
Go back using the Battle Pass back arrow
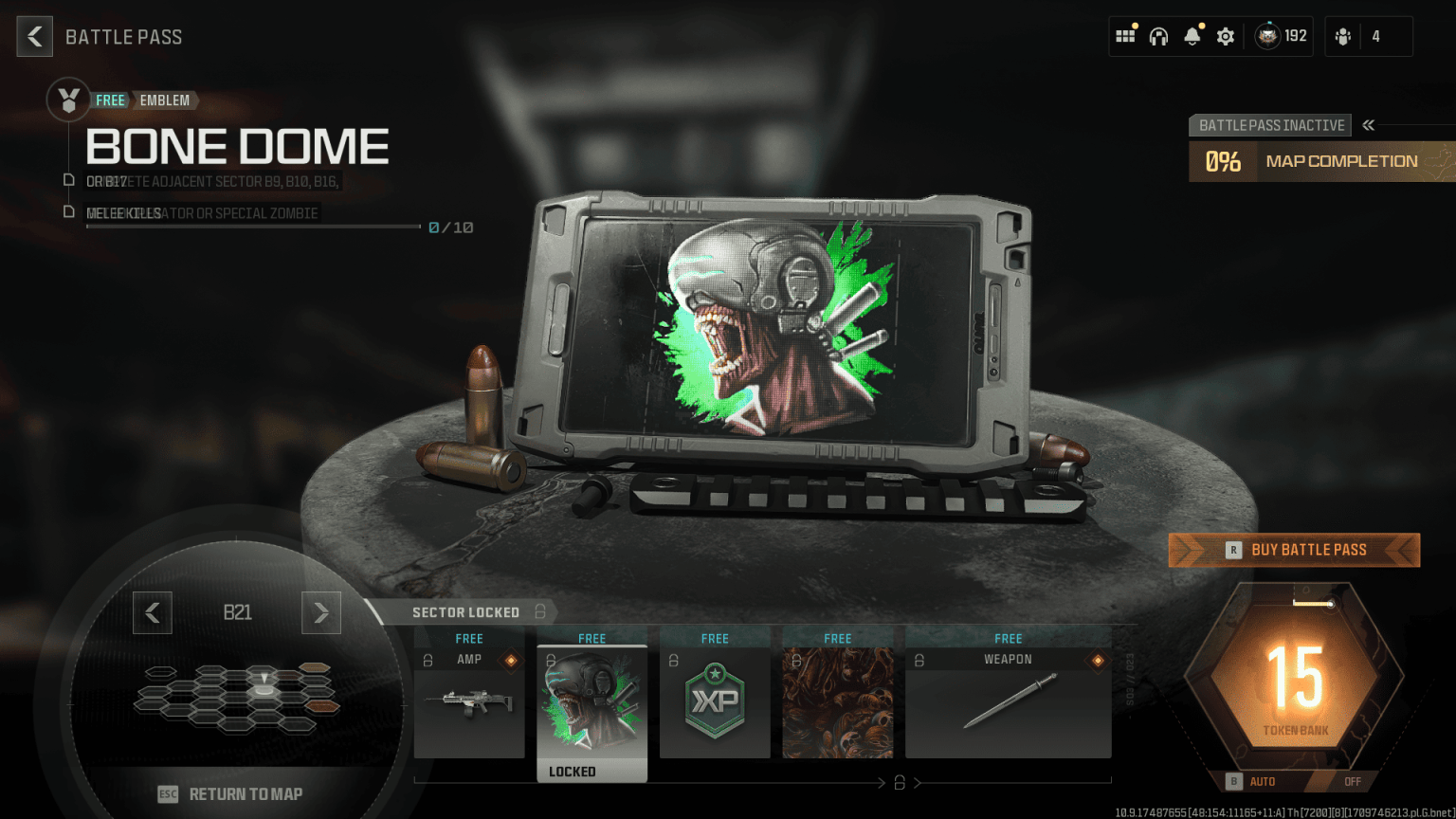pyautogui.click(x=34, y=36)
